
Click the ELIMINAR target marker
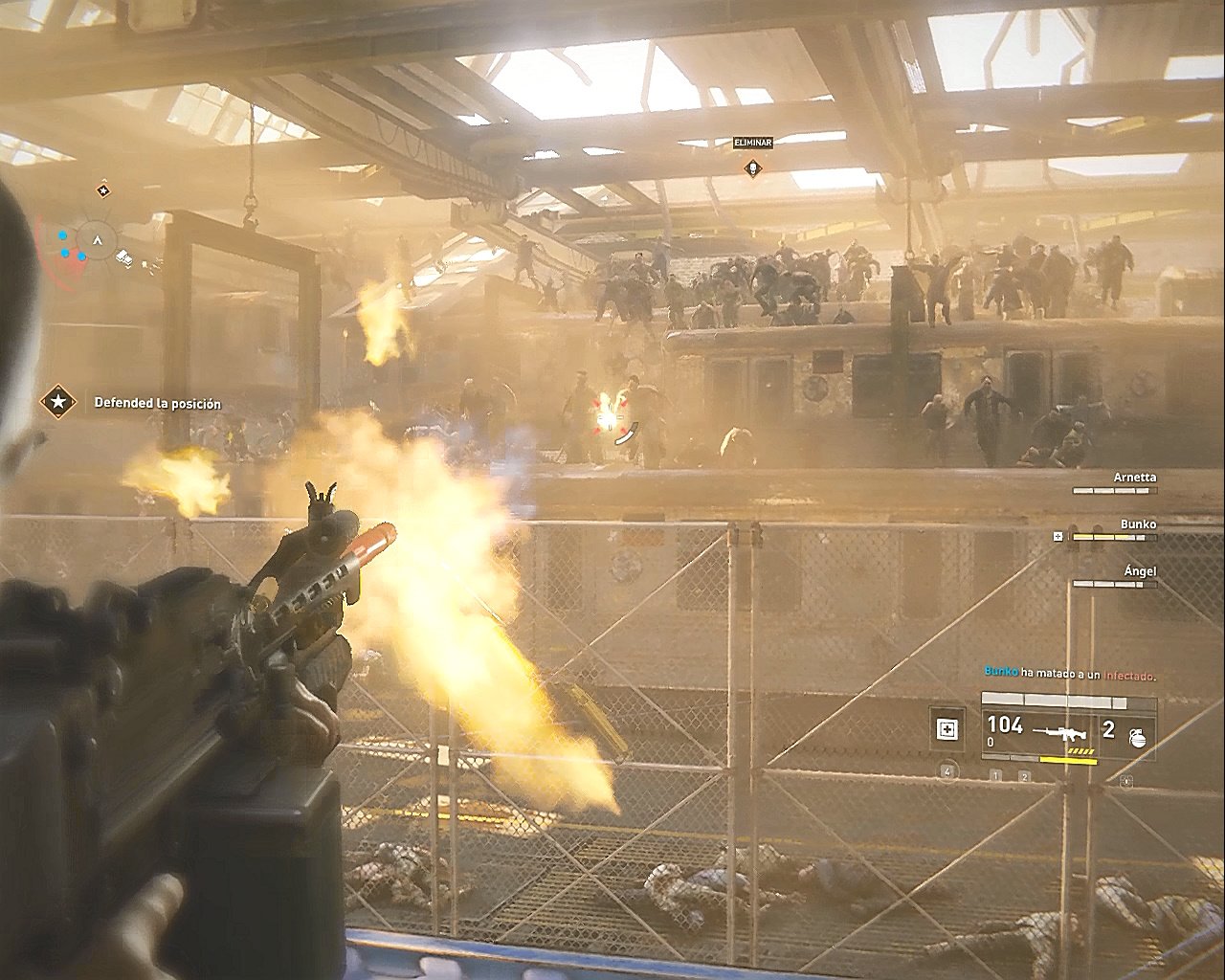tap(753, 168)
